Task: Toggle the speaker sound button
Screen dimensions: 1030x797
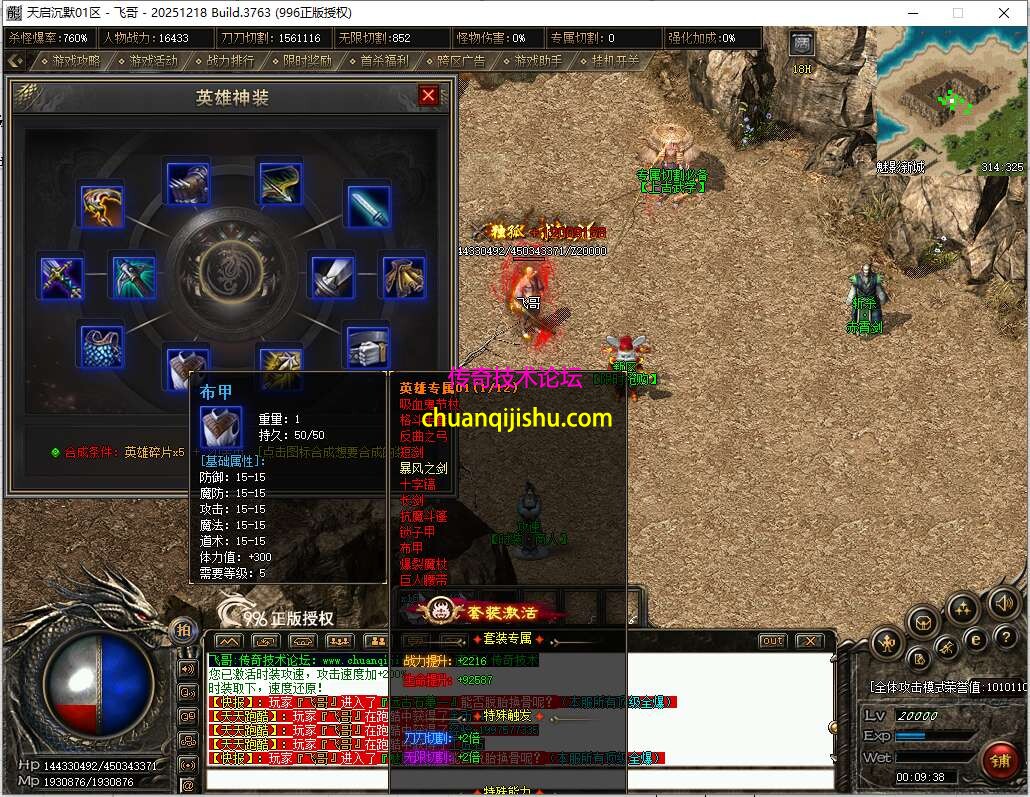Action: 1003,603
